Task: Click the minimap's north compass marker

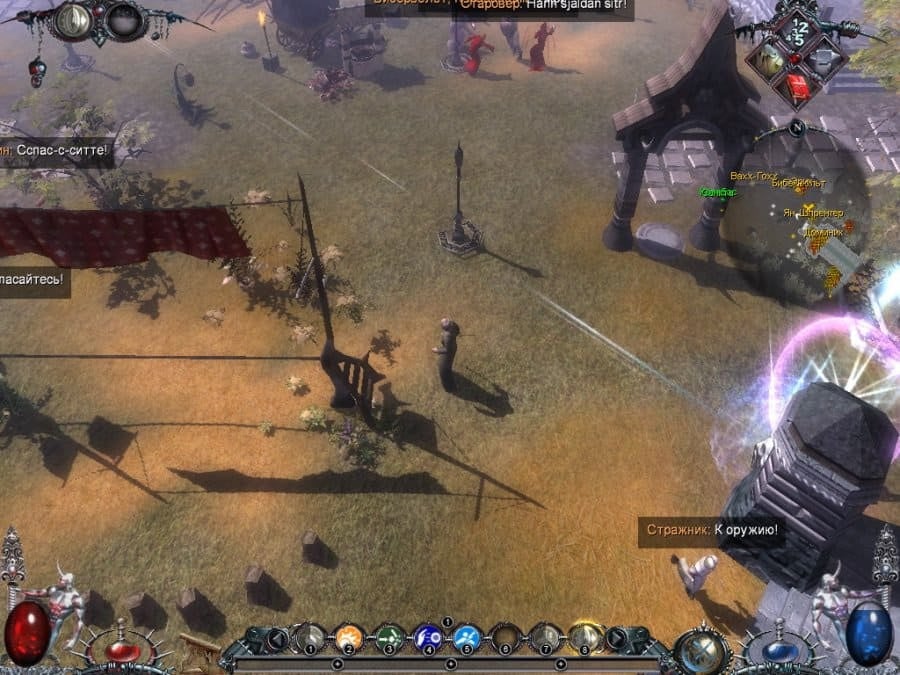Action: [796, 128]
